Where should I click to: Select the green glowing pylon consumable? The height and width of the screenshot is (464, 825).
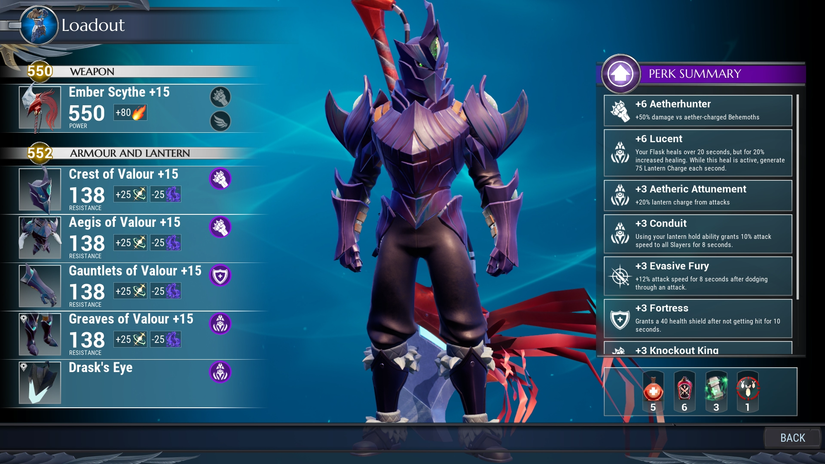point(715,388)
